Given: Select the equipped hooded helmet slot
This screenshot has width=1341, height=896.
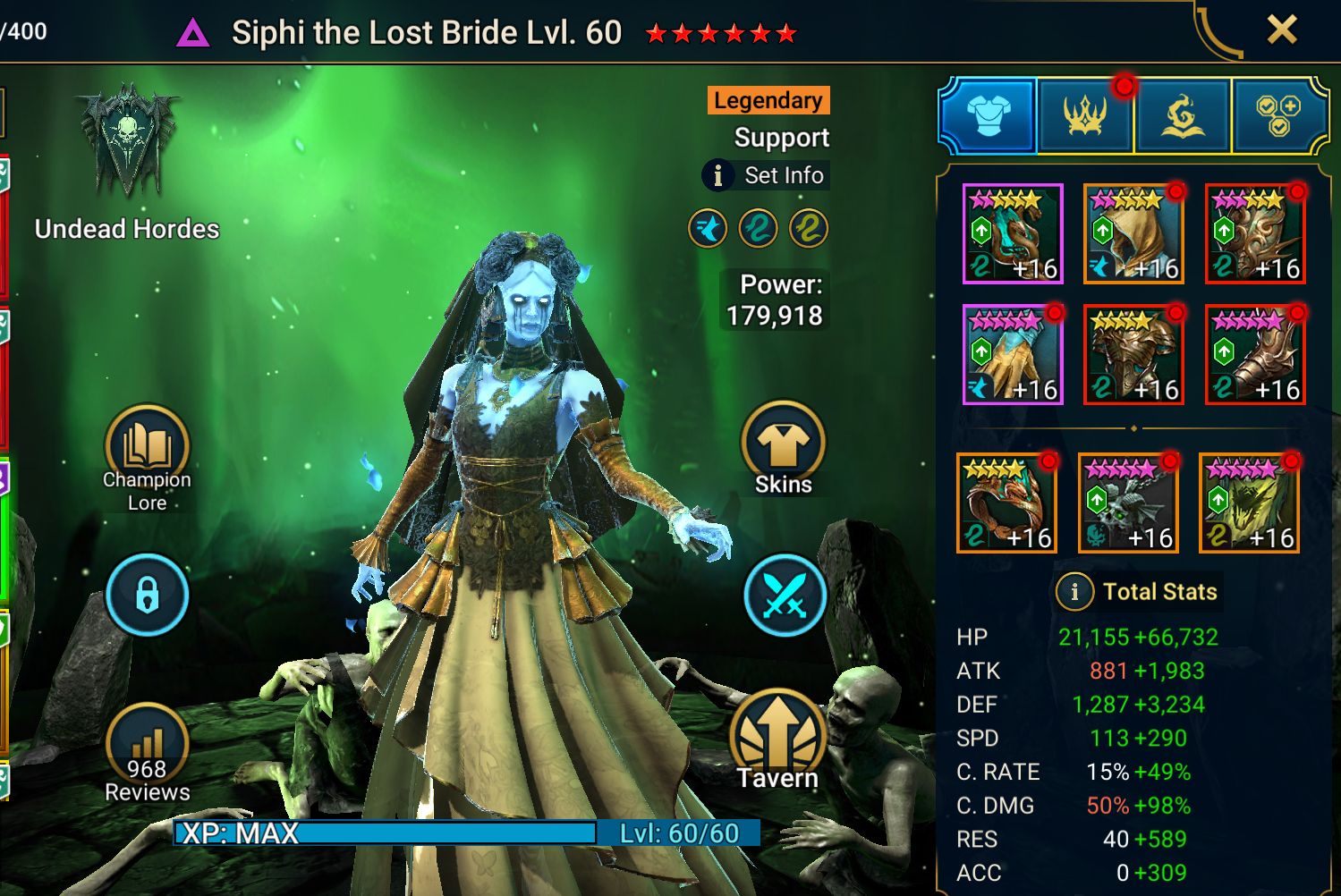Looking at the screenshot, I should coord(1133,233).
